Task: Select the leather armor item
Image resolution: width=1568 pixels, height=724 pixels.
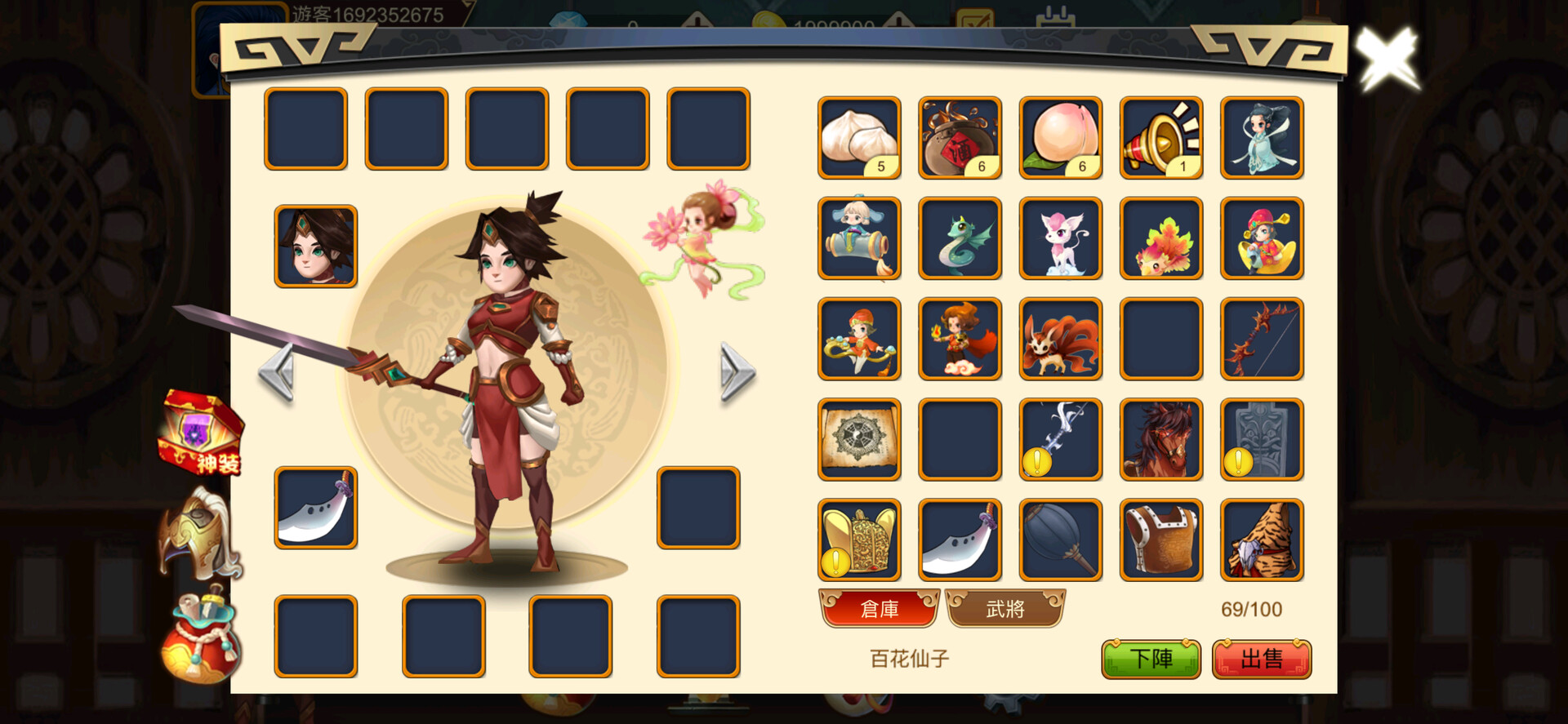Action: 1160,540
